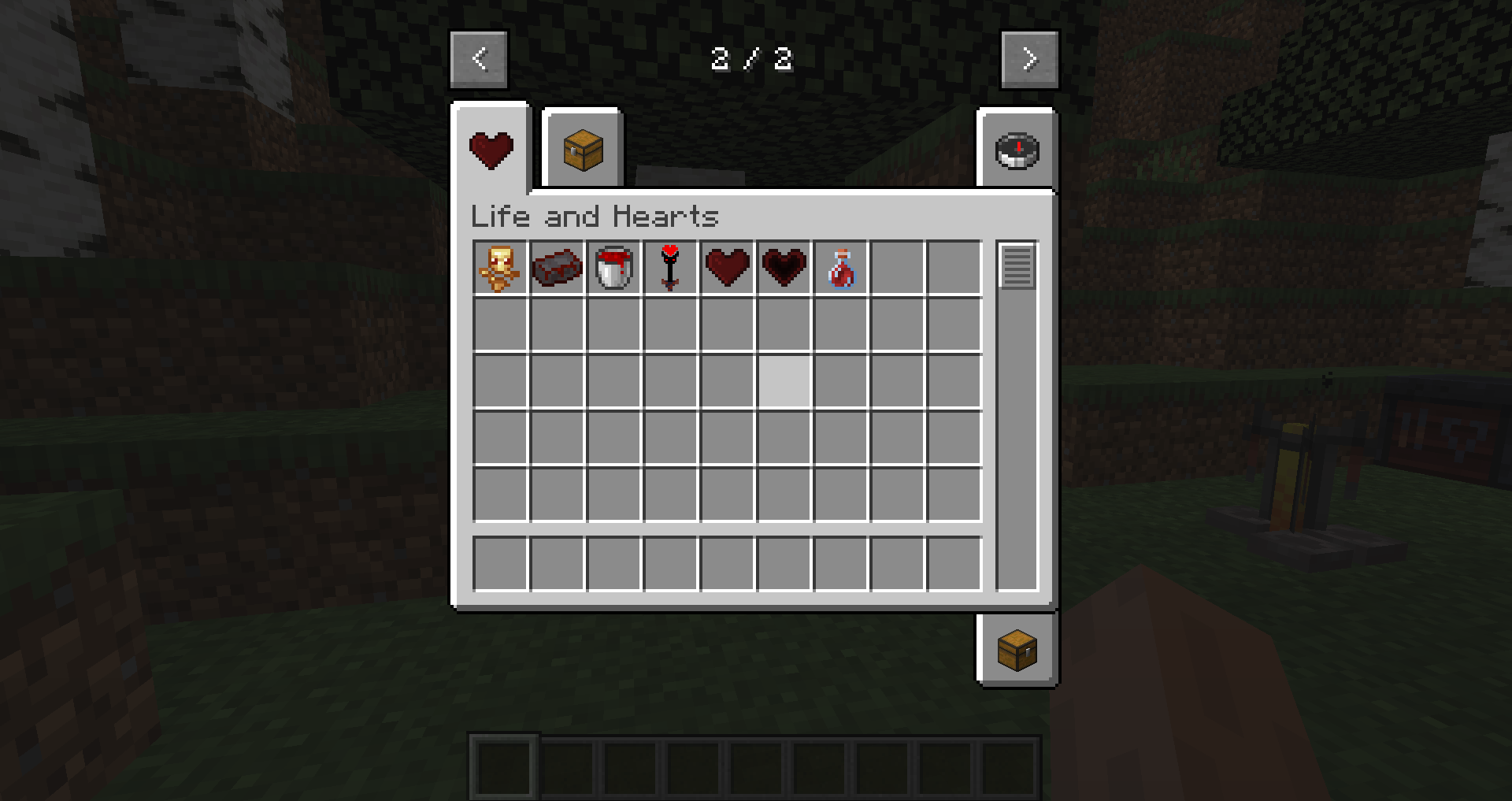Go to the previous page with the left arrow
1512x801 pixels.
pos(479,59)
